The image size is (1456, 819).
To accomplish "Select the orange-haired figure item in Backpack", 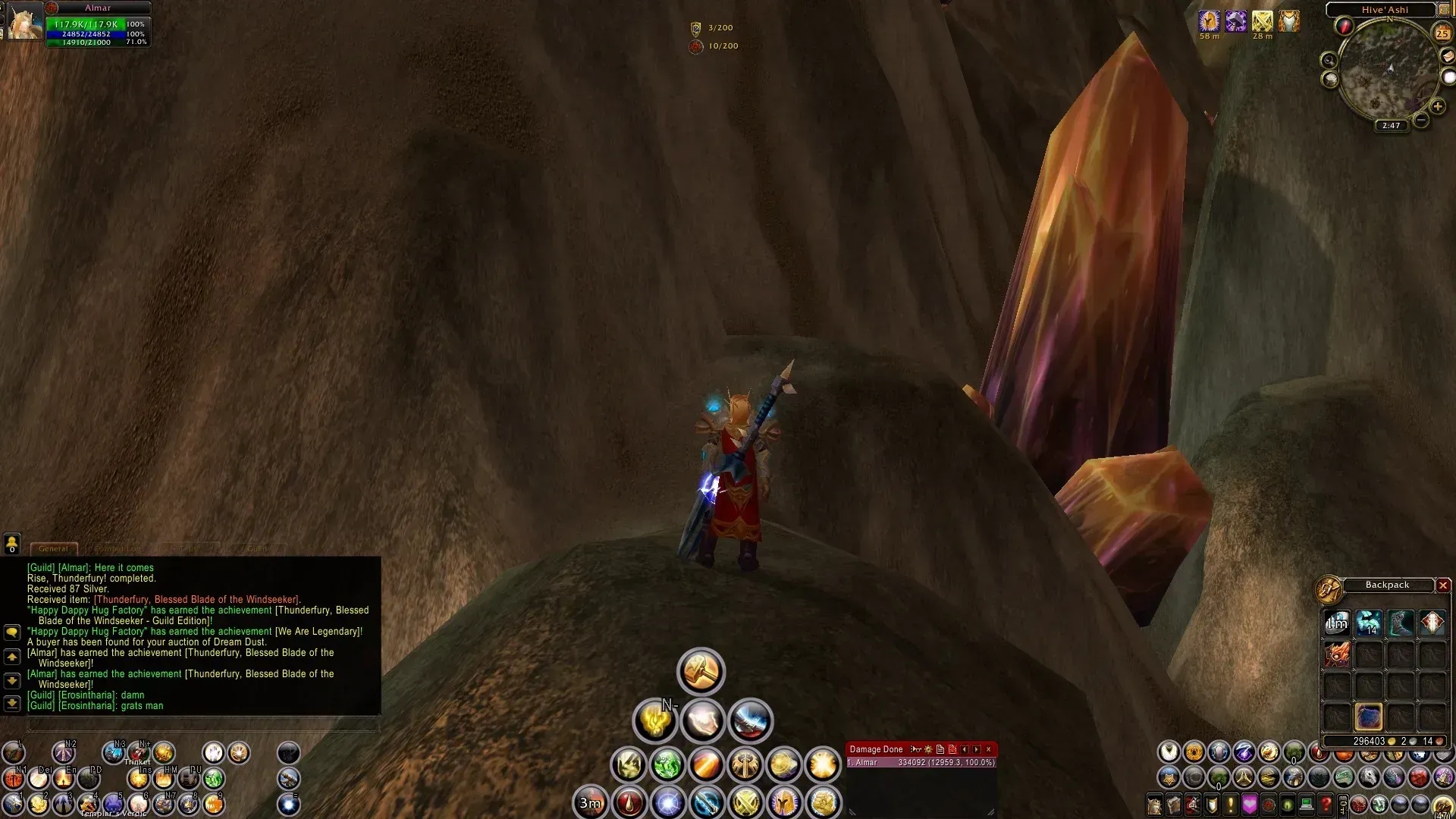I will 1337,654.
